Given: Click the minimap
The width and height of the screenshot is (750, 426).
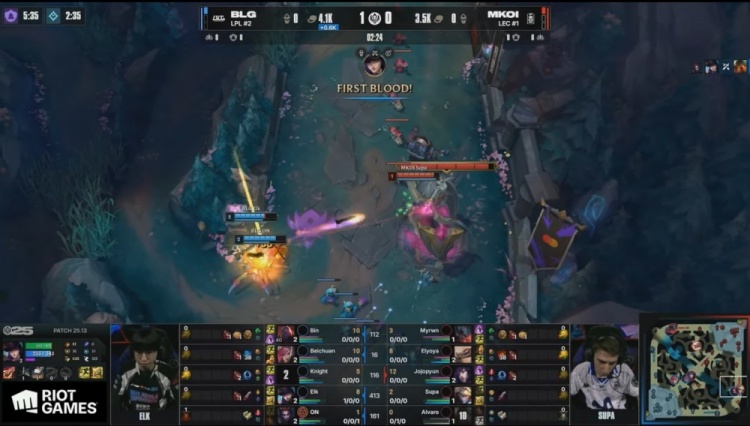Looking at the screenshot, I should 692,370.
